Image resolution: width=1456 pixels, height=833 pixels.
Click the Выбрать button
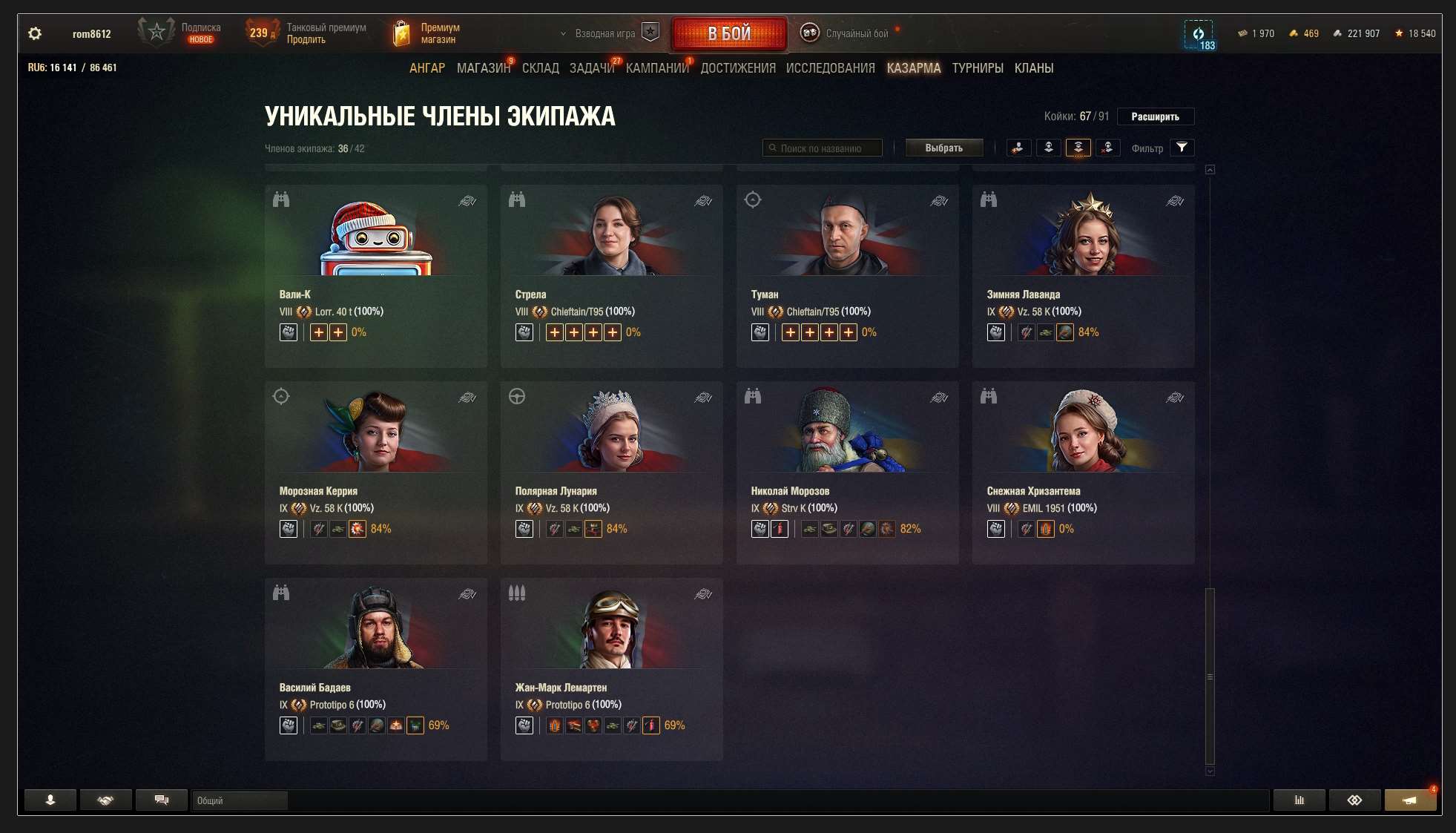pyautogui.click(x=943, y=148)
